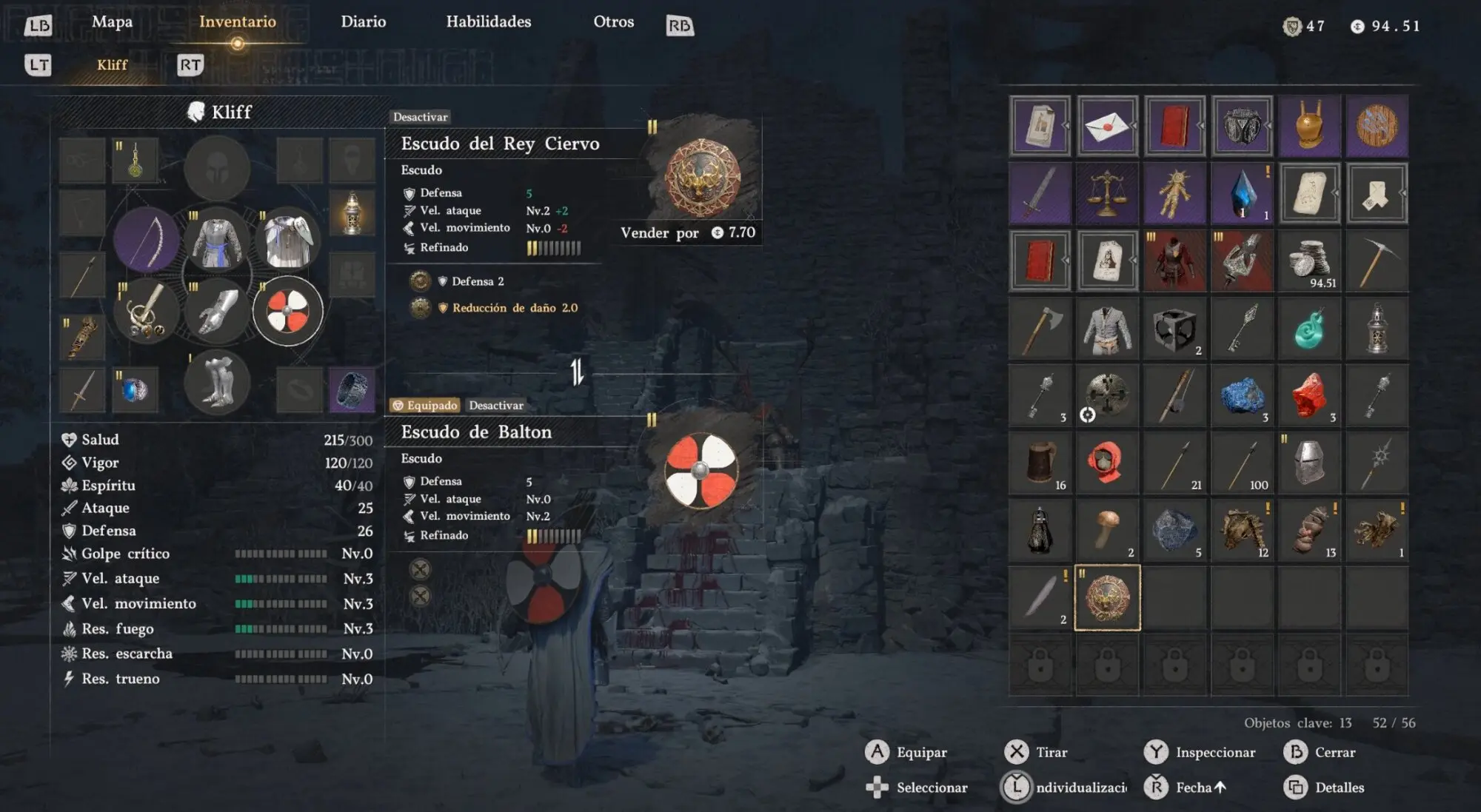Select the steel great helm item
1481x812 pixels.
(1309, 463)
